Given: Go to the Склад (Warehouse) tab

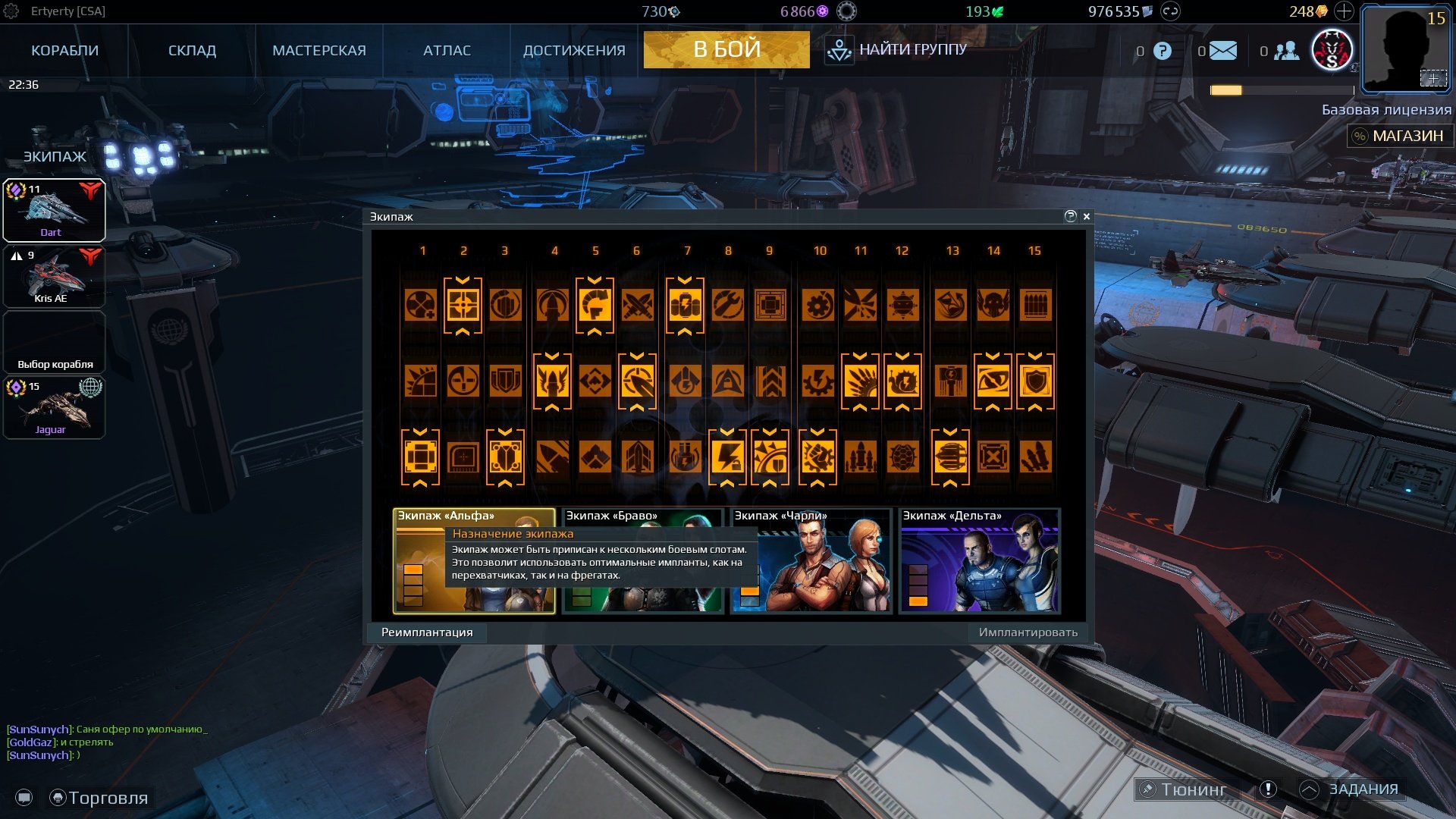Looking at the screenshot, I should [192, 50].
